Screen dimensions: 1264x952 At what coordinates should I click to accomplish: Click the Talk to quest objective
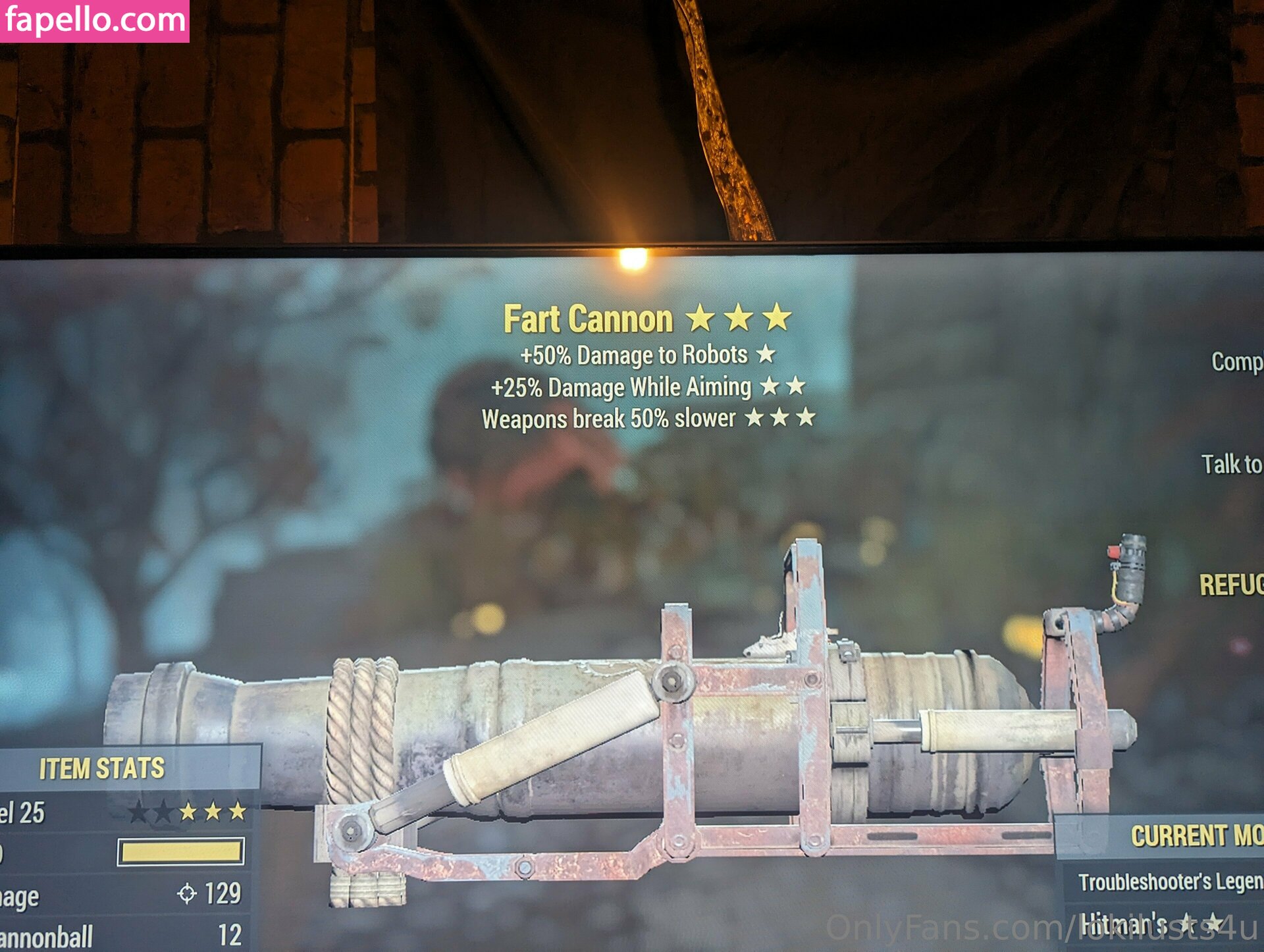pyautogui.click(x=1231, y=465)
